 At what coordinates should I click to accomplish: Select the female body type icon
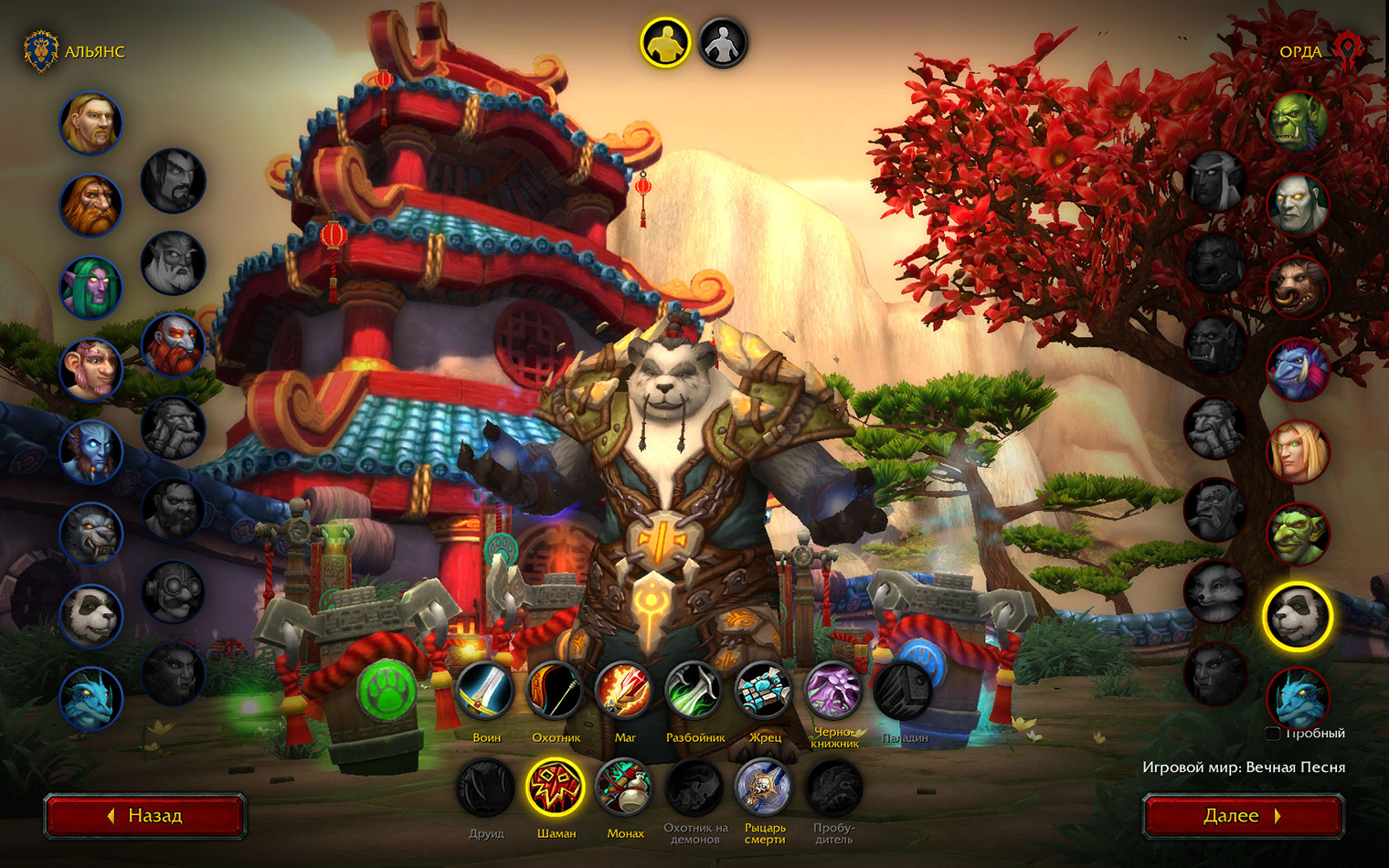(x=723, y=43)
